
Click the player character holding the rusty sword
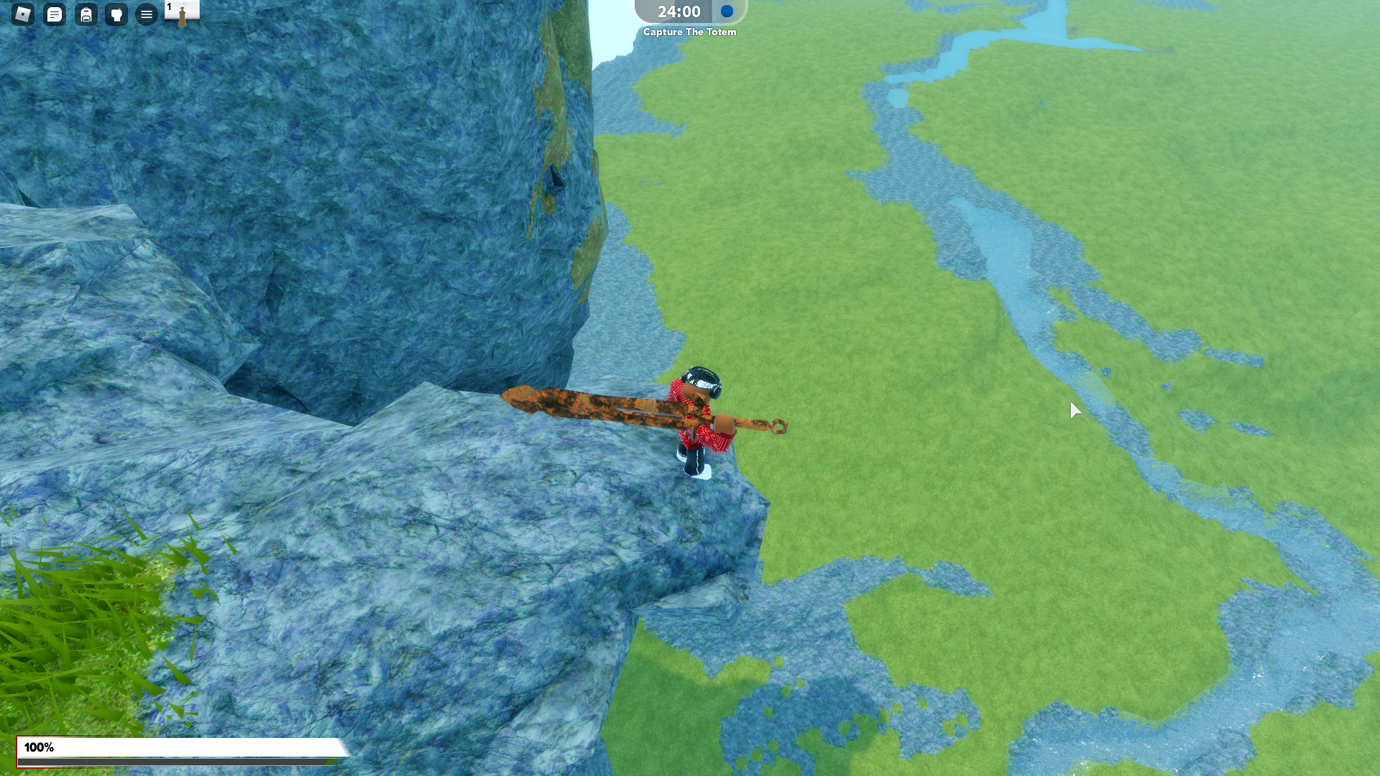tap(700, 420)
